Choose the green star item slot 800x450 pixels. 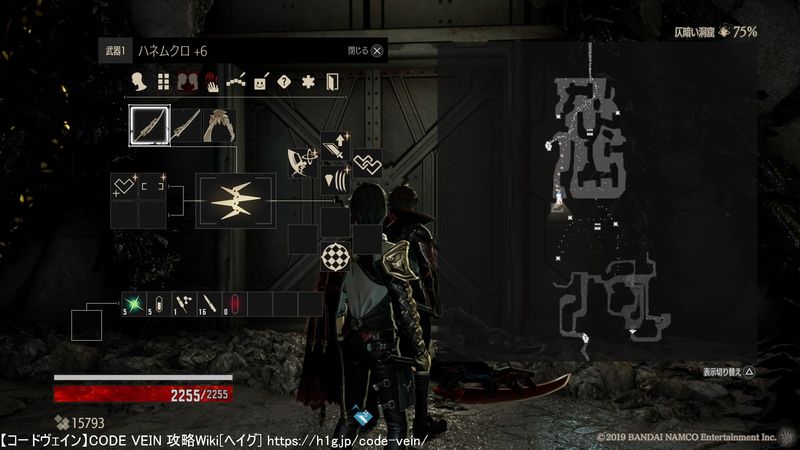[133, 304]
